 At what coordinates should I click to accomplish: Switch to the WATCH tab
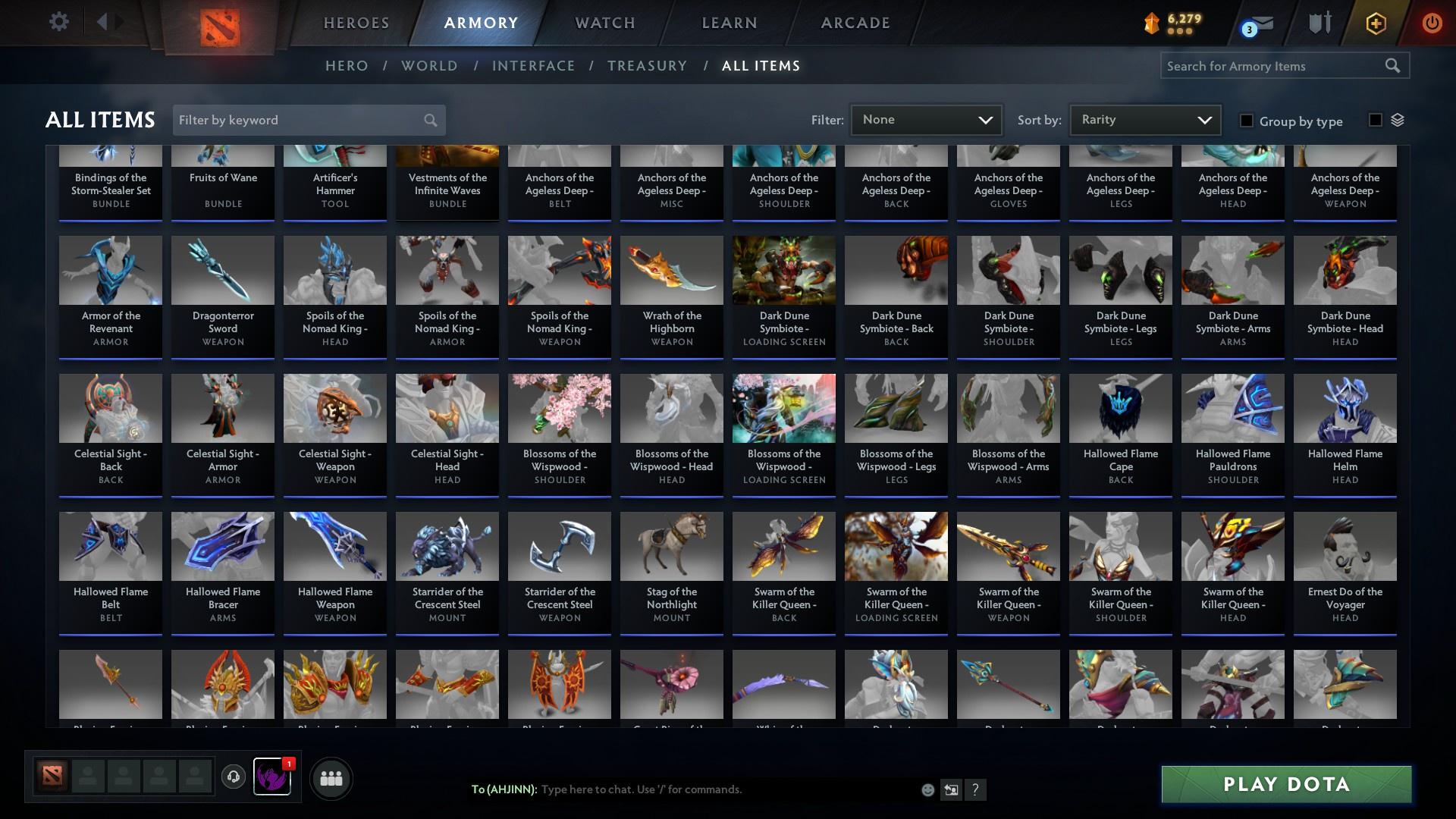[604, 23]
